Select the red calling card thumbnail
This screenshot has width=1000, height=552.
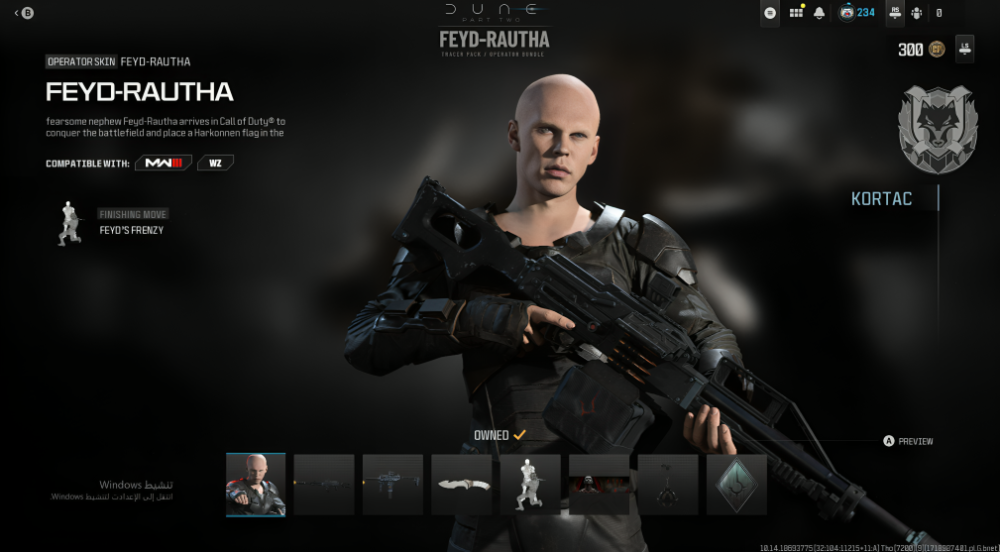[x=599, y=485]
